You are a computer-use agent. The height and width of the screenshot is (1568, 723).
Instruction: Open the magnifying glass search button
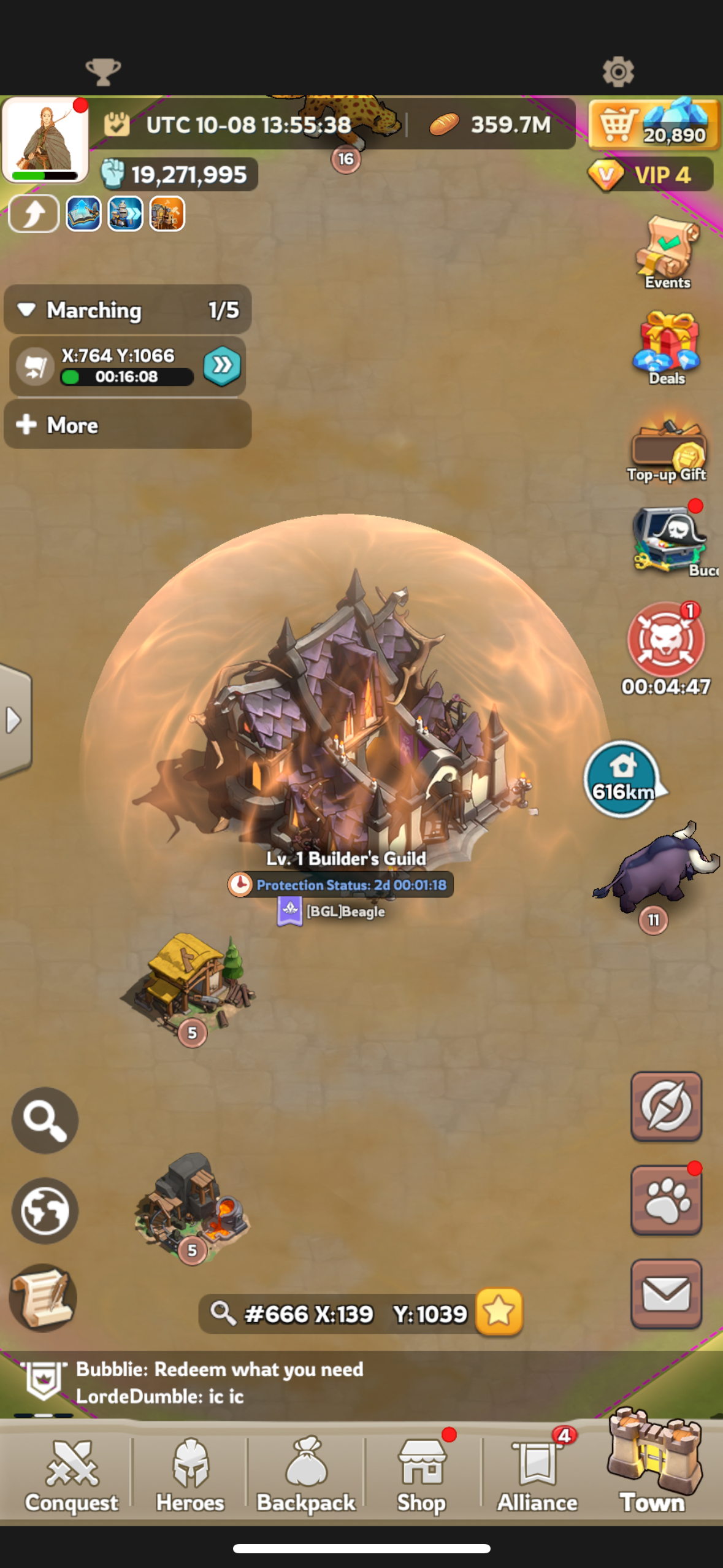coord(45,1120)
